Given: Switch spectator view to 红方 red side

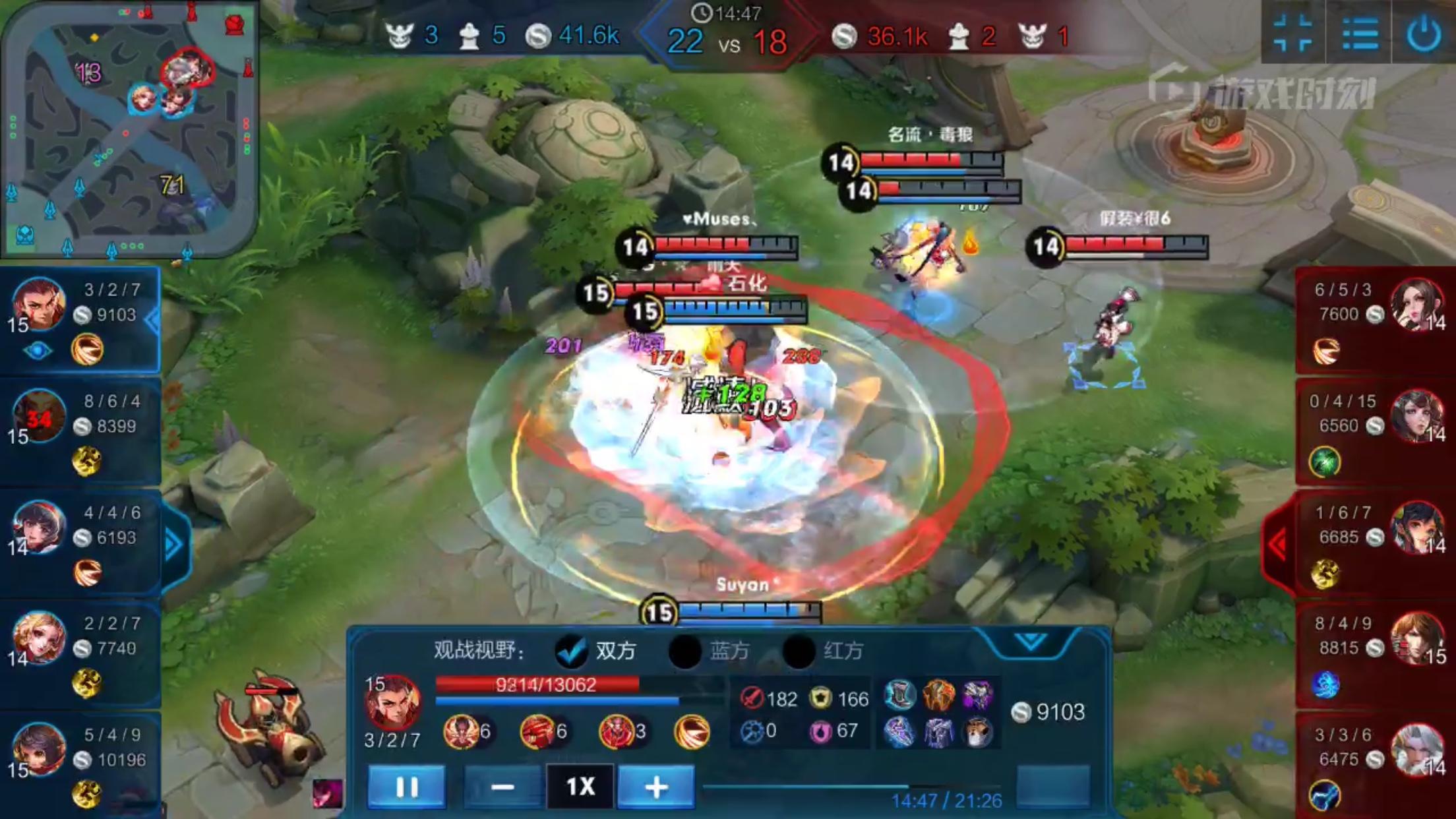Looking at the screenshot, I should click(x=799, y=651).
